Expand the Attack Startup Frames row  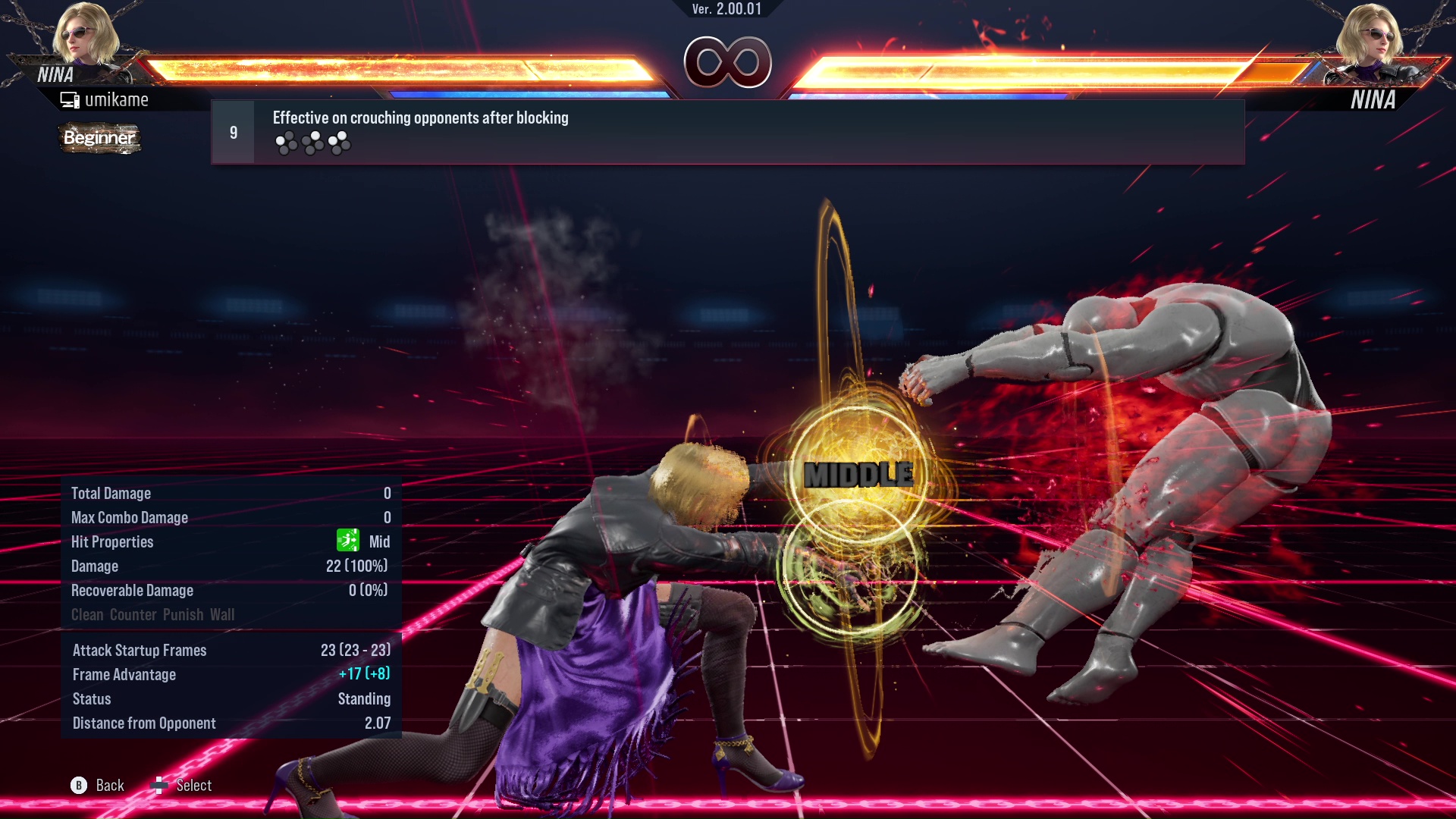click(x=140, y=650)
